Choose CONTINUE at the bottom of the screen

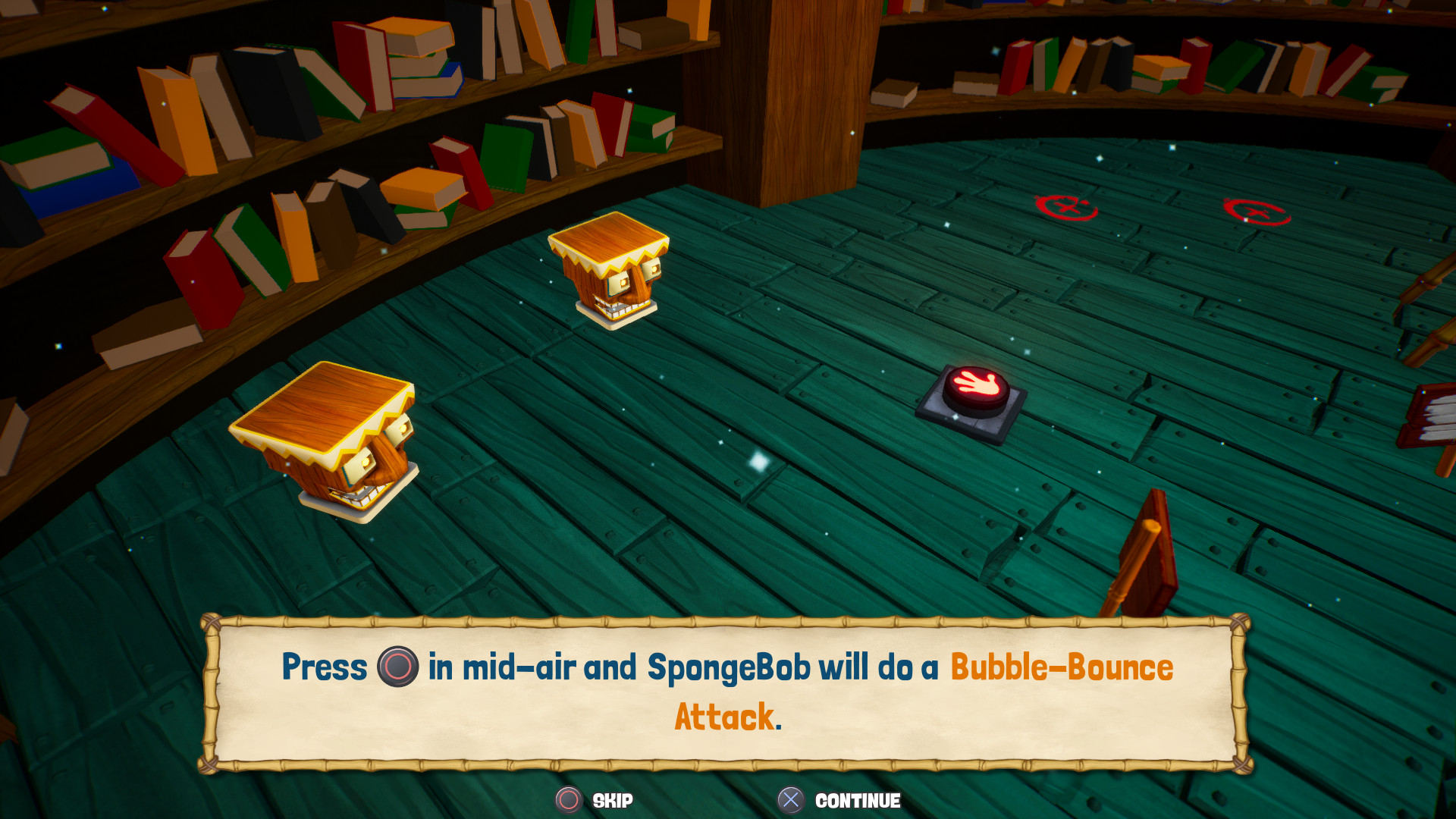click(858, 801)
